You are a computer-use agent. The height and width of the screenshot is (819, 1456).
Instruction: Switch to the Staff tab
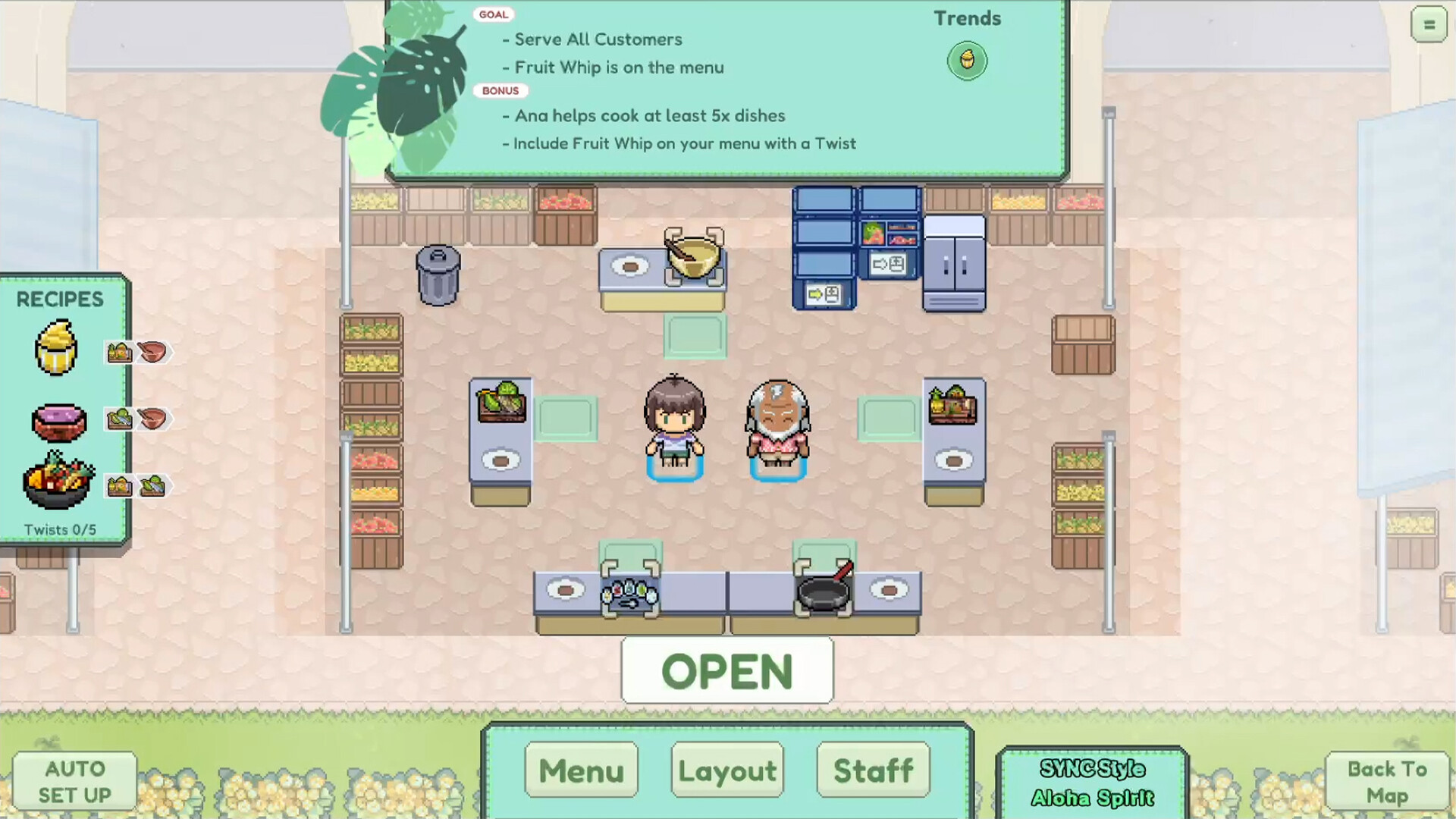click(x=873, y=770)
